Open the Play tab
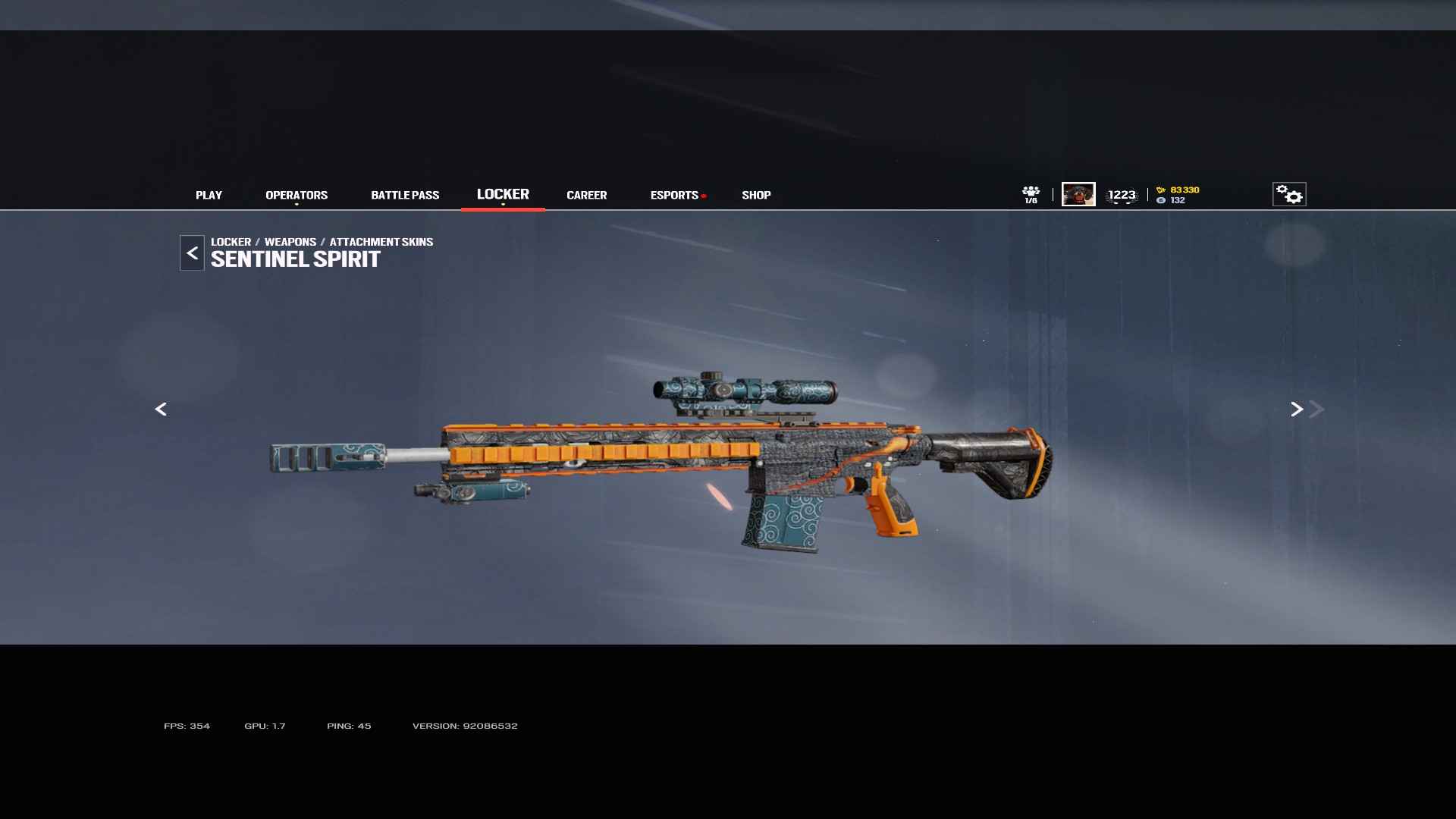The height and width of the screenshot is (819, 1456). (209, 195)
